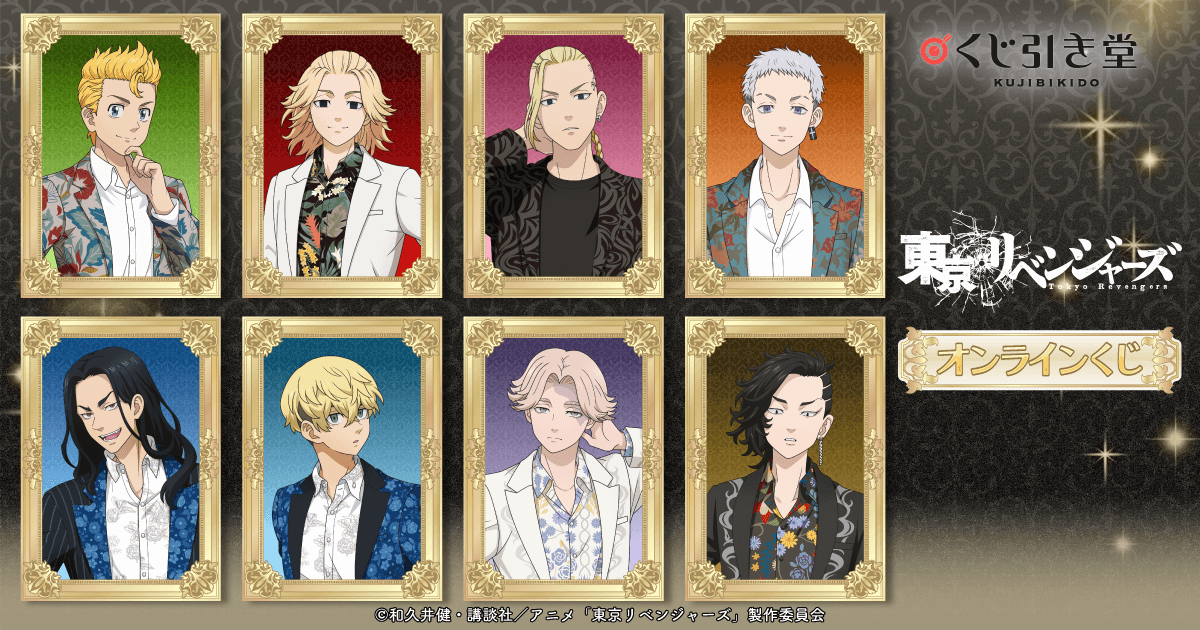Open the オンラインくじ gold banner button

(1037, 359)
